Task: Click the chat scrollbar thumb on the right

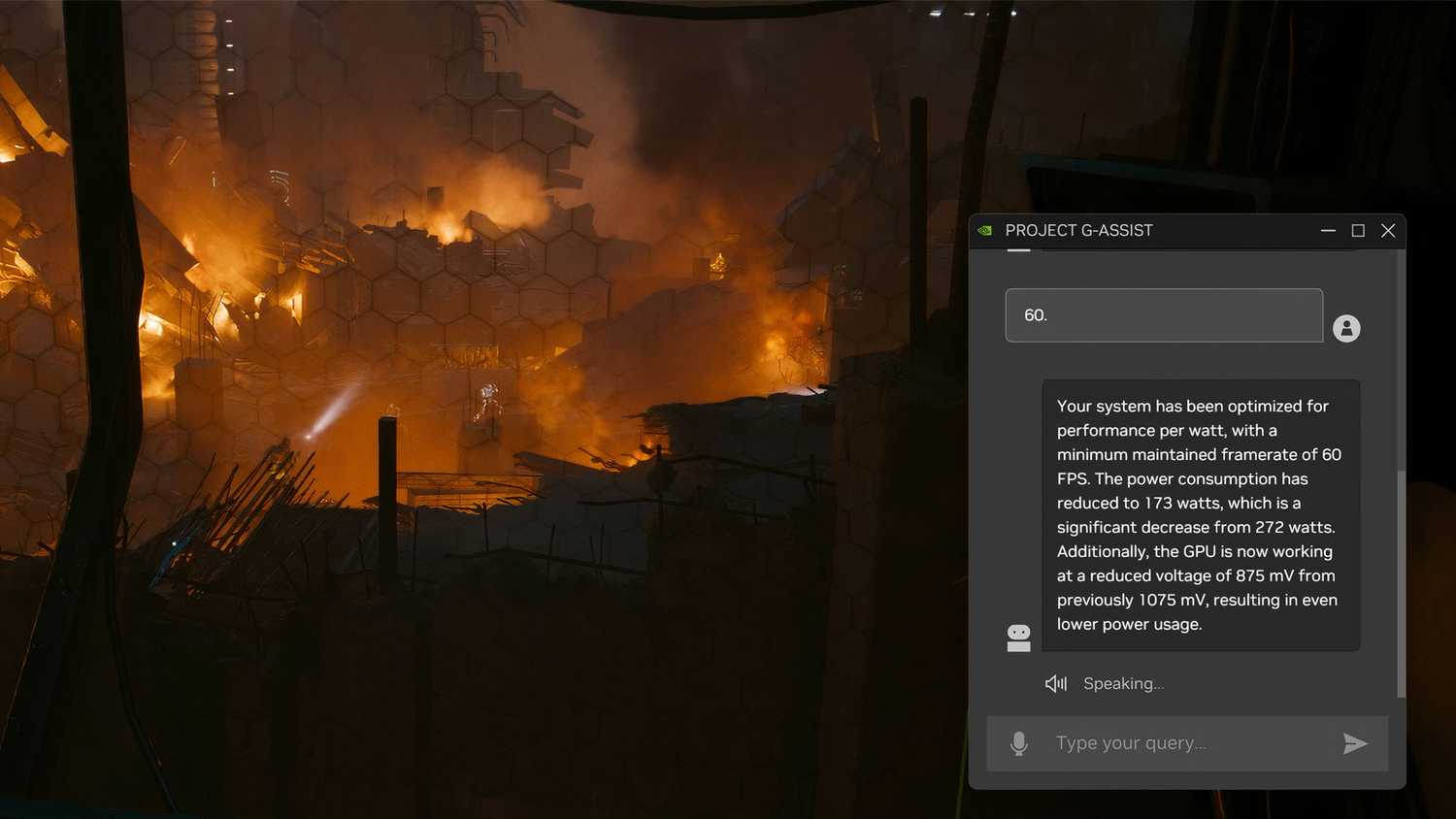Action: tap(1402, 582)
